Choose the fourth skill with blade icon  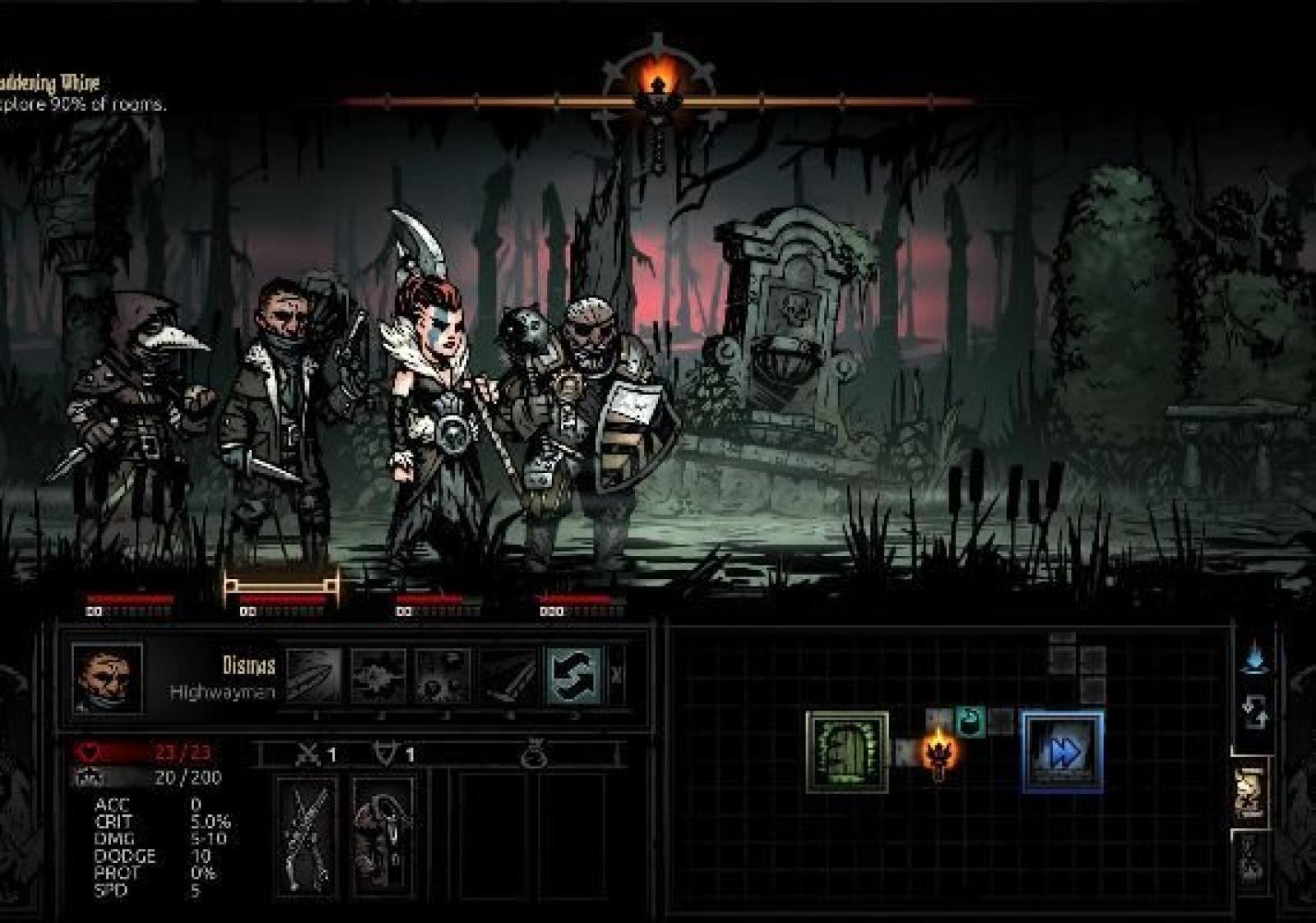[x=508, y=676]
